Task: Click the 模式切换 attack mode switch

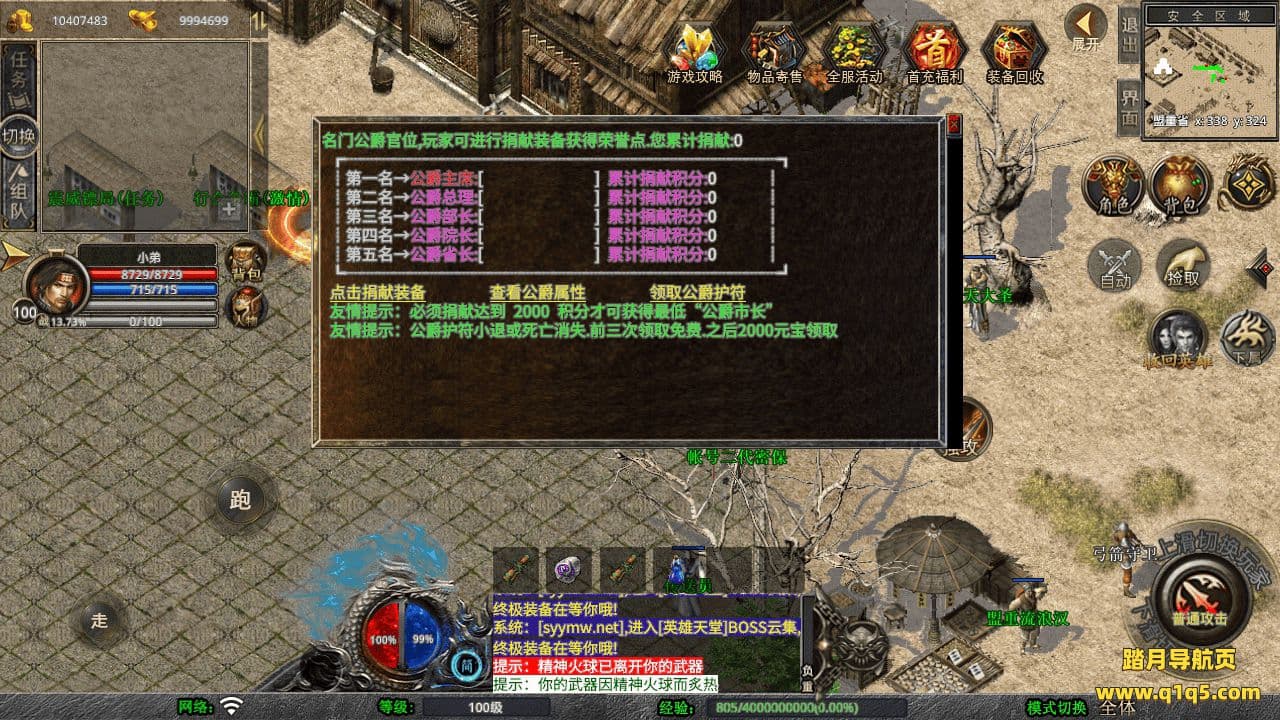Action: (1056, 708)
